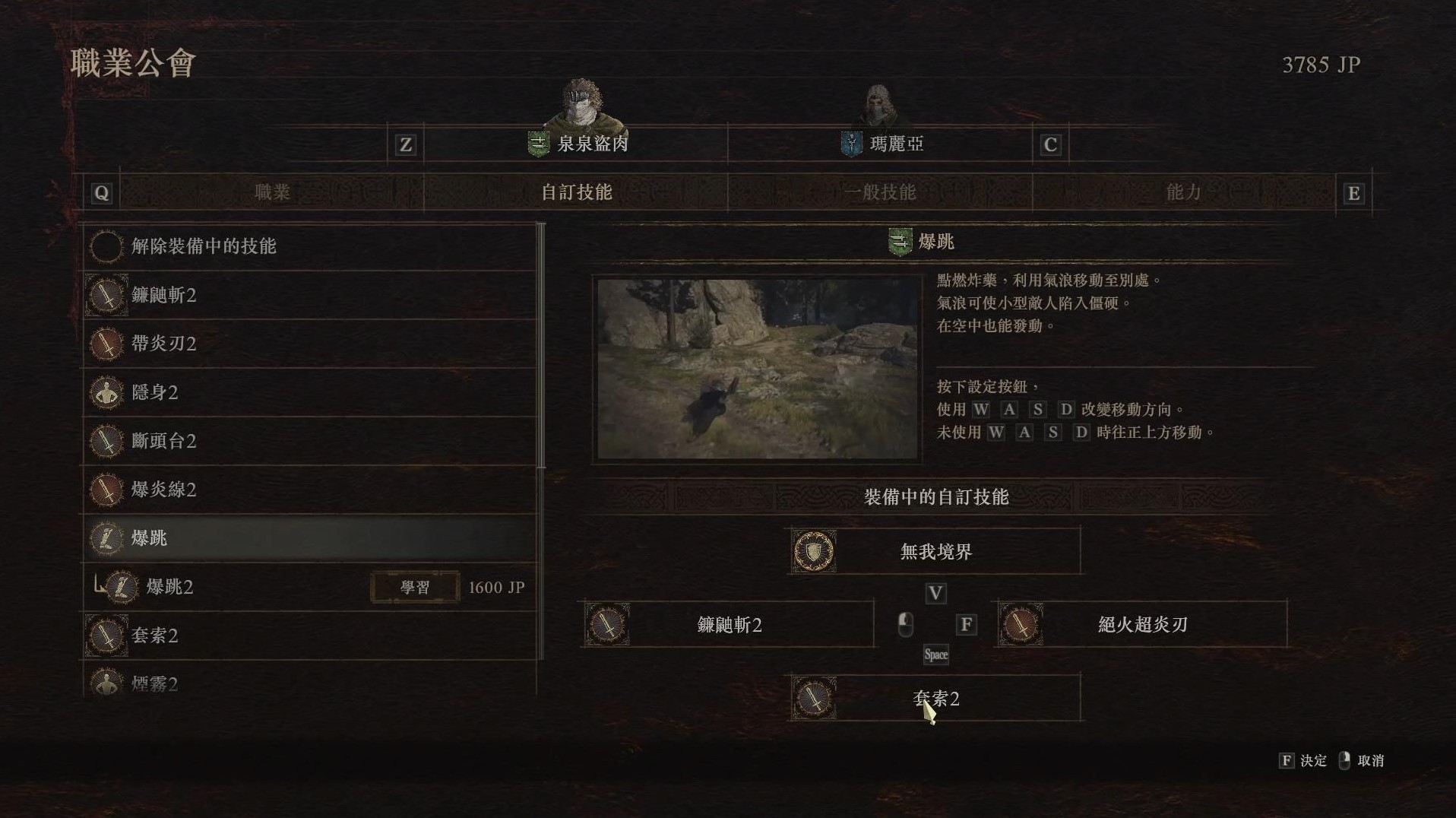
Task: Click the 煙霧2 skill icon
Action: coord(107,683)
